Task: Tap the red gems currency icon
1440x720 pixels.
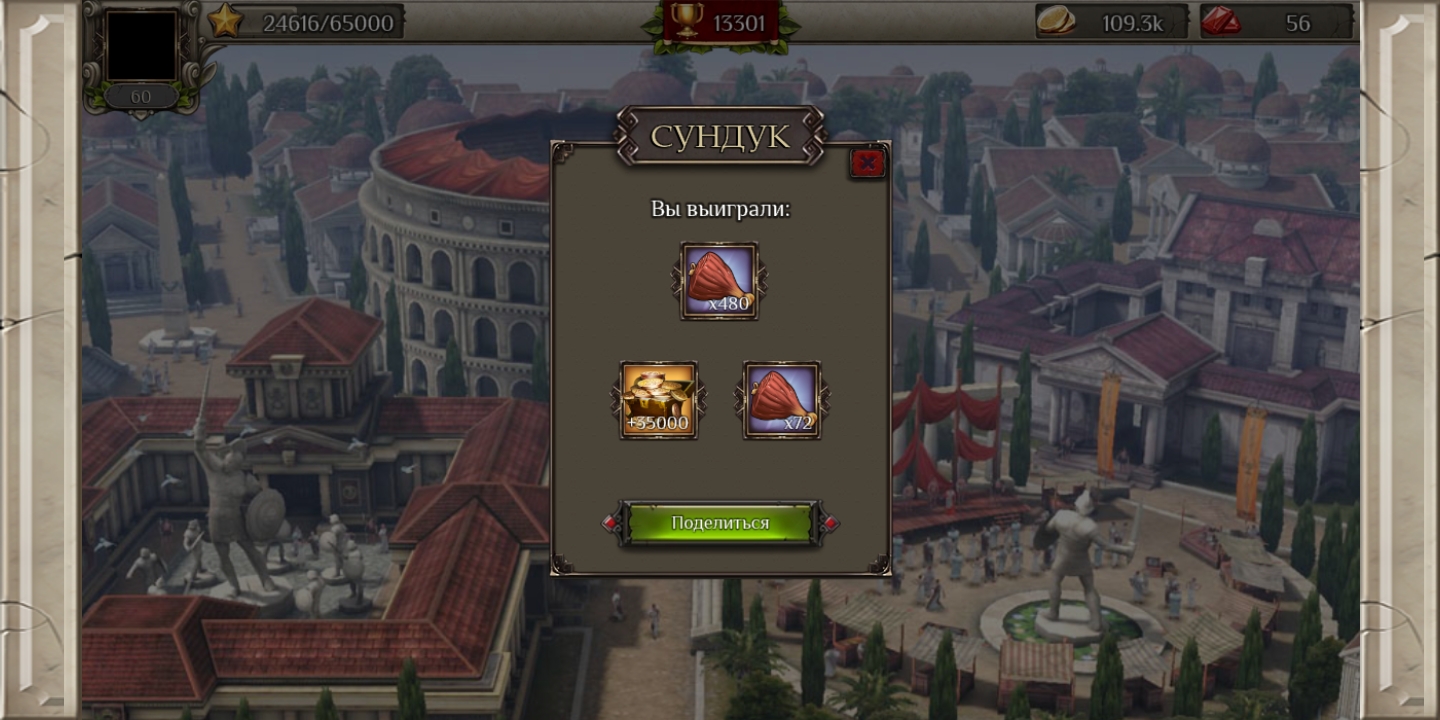Action: tap(1221, 21)
